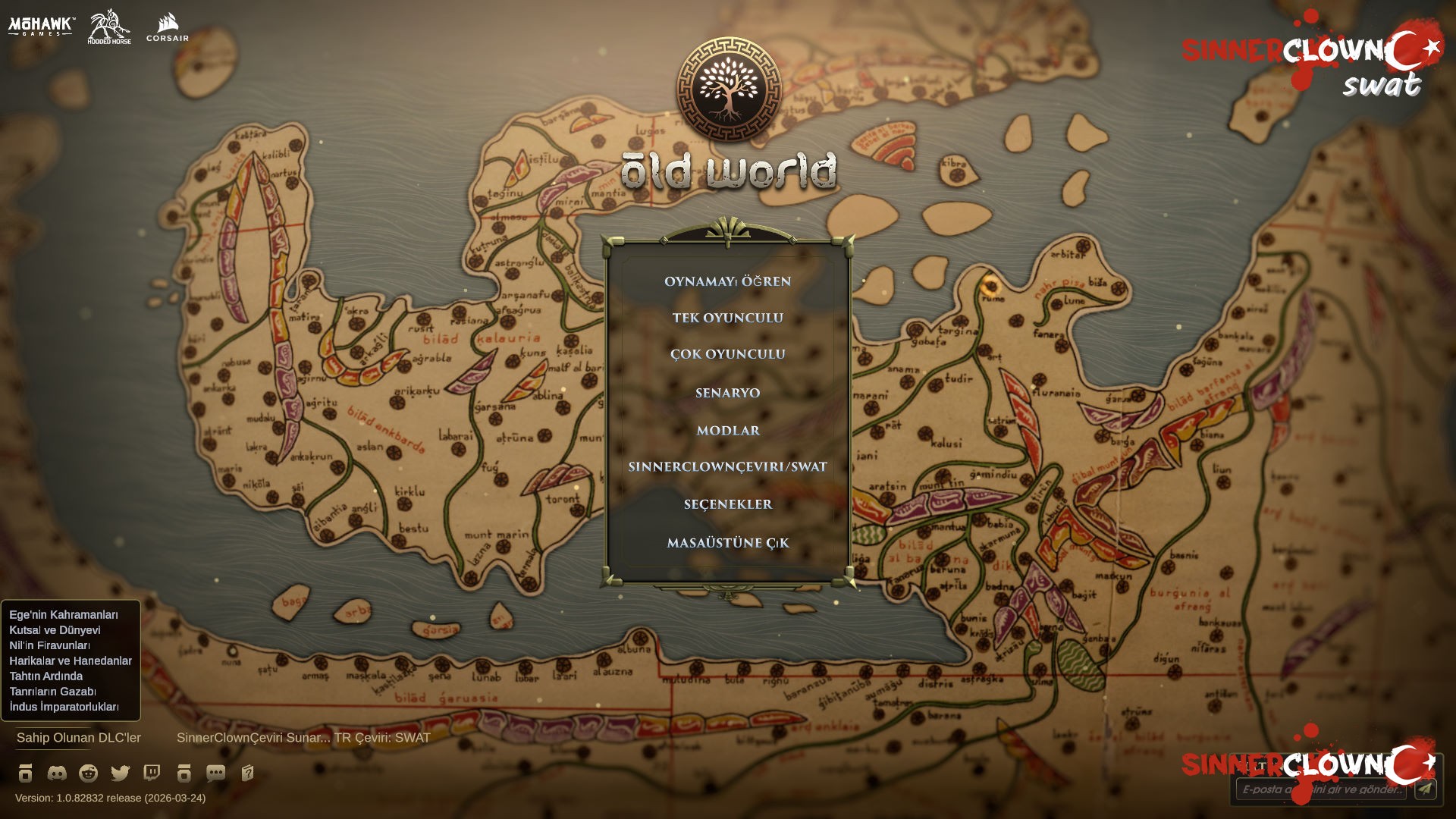Open Oynamayı Öğren tutorial
This screenshot has width=1456, height=819.
(x=726, y=281)
